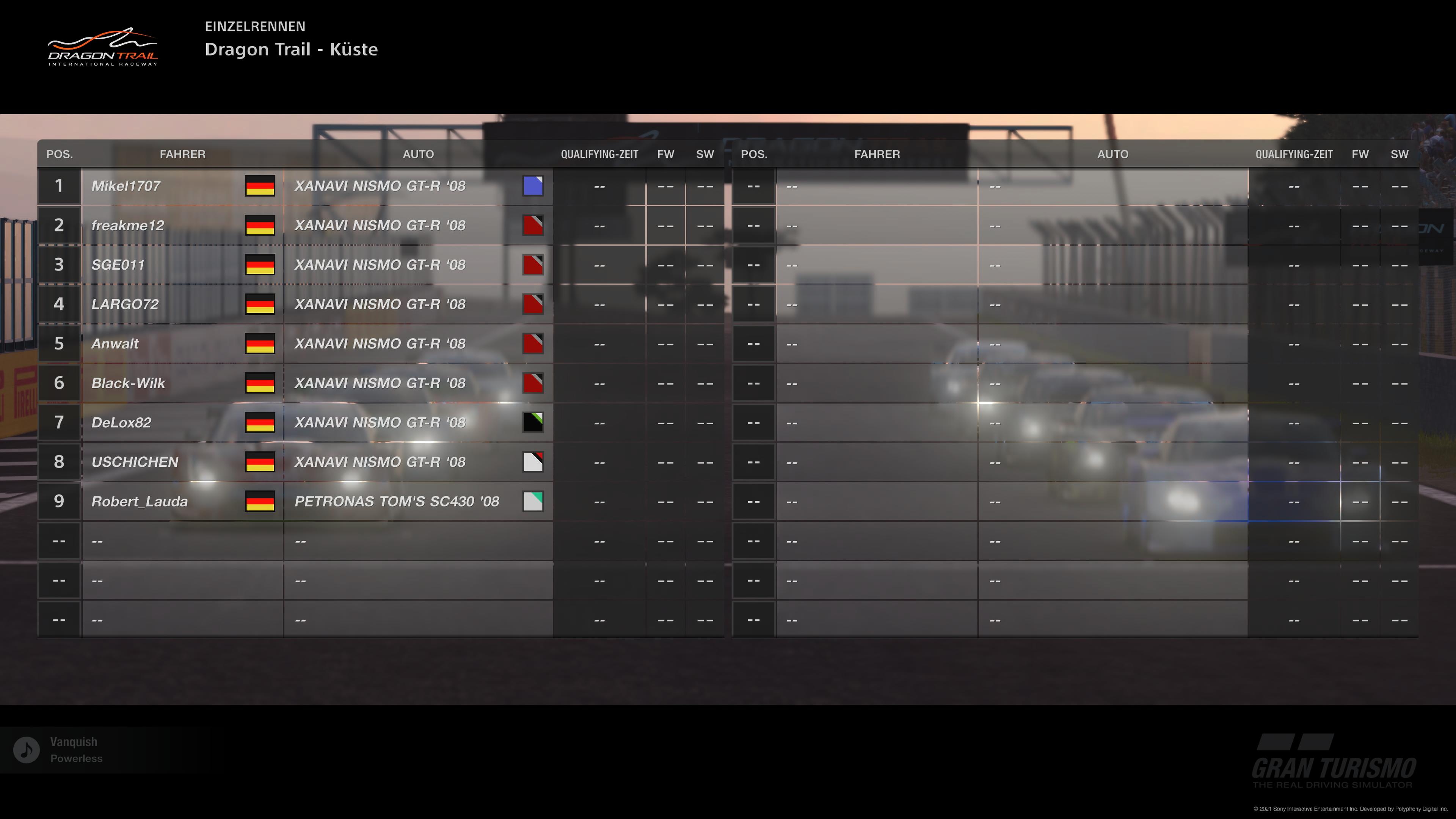Select Mikel1707's blue livery swatch

pos(533,185)
